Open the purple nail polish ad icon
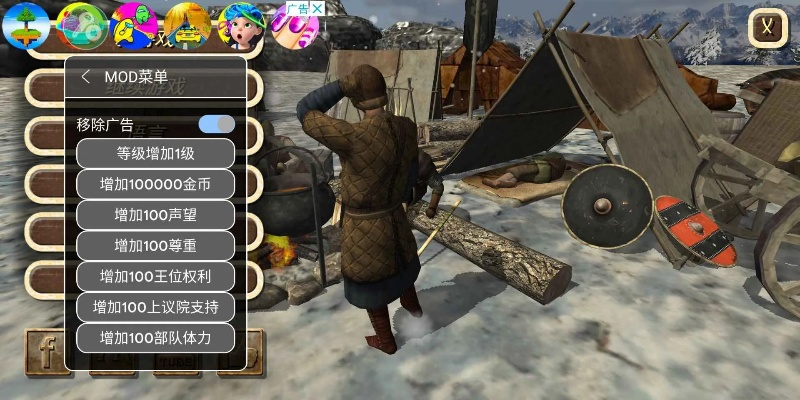This screenshot has height=400, width=800. 296,30
